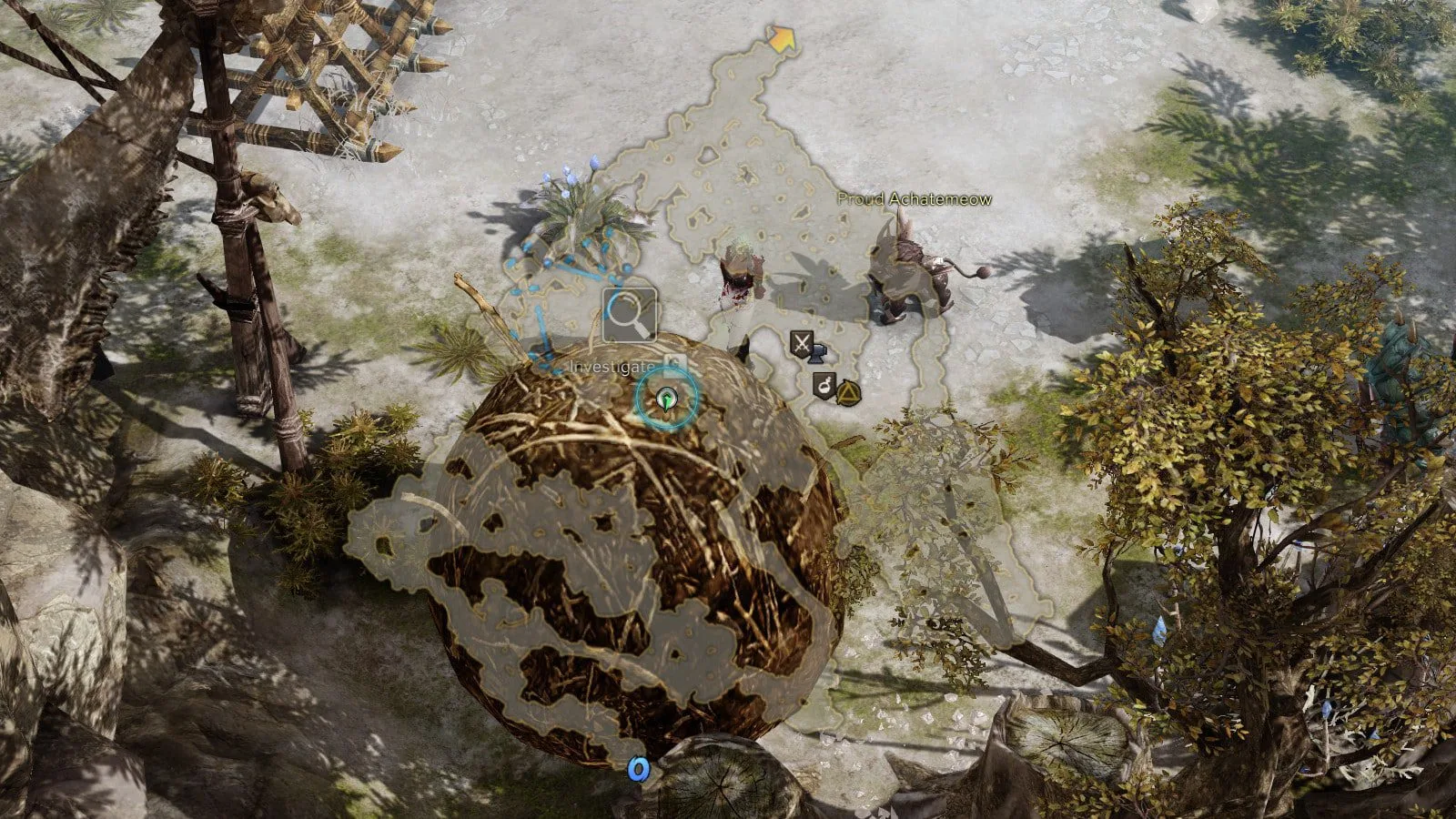This screenshot has height=819, width=1456.
Task: Click the green player position marker
Action: (668, 399)
